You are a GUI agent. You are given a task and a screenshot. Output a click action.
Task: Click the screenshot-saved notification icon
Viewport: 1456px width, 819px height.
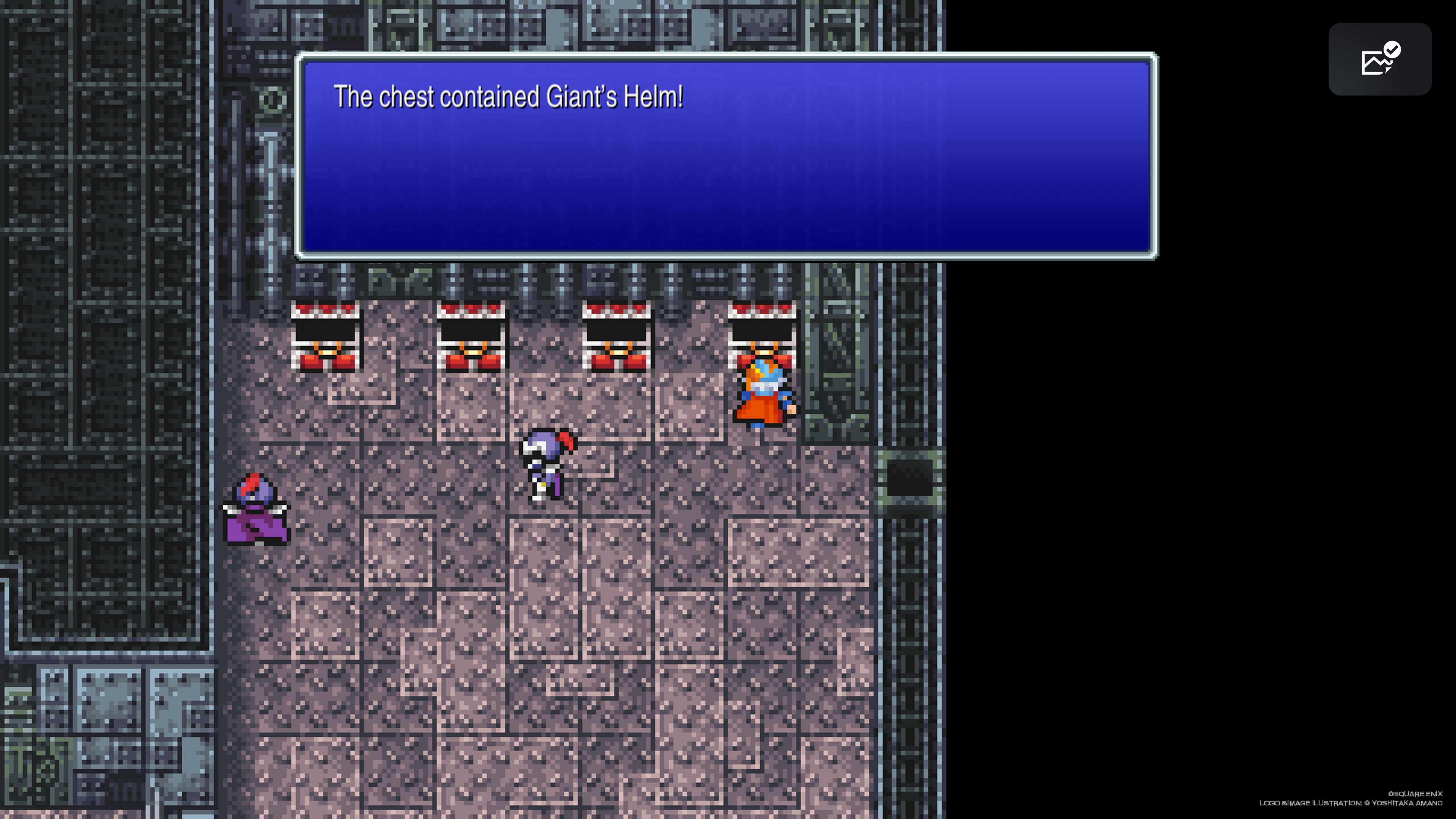pos(1379,60)
